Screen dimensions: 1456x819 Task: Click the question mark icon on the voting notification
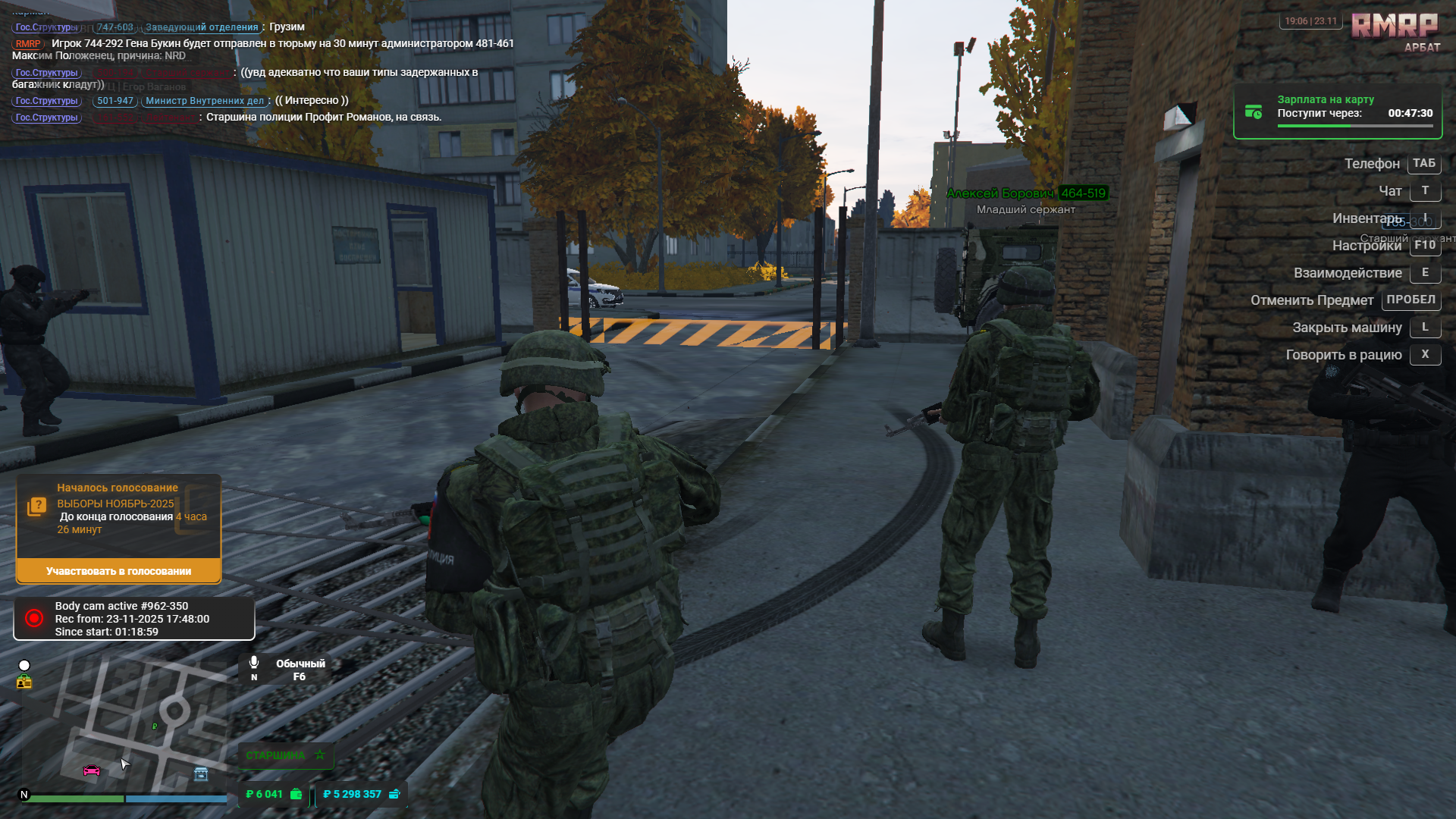37,503
